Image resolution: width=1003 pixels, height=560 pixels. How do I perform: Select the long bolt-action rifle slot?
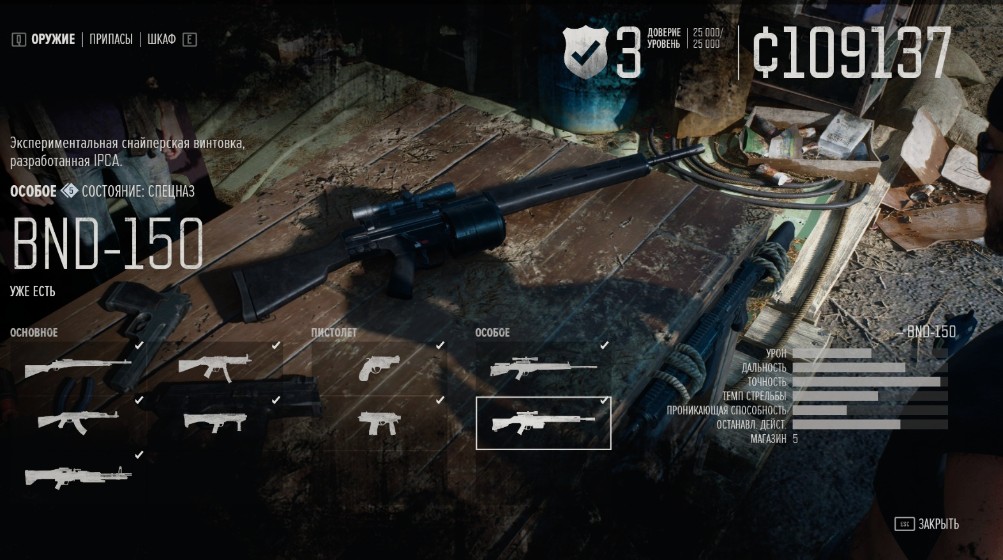point(77,367)
